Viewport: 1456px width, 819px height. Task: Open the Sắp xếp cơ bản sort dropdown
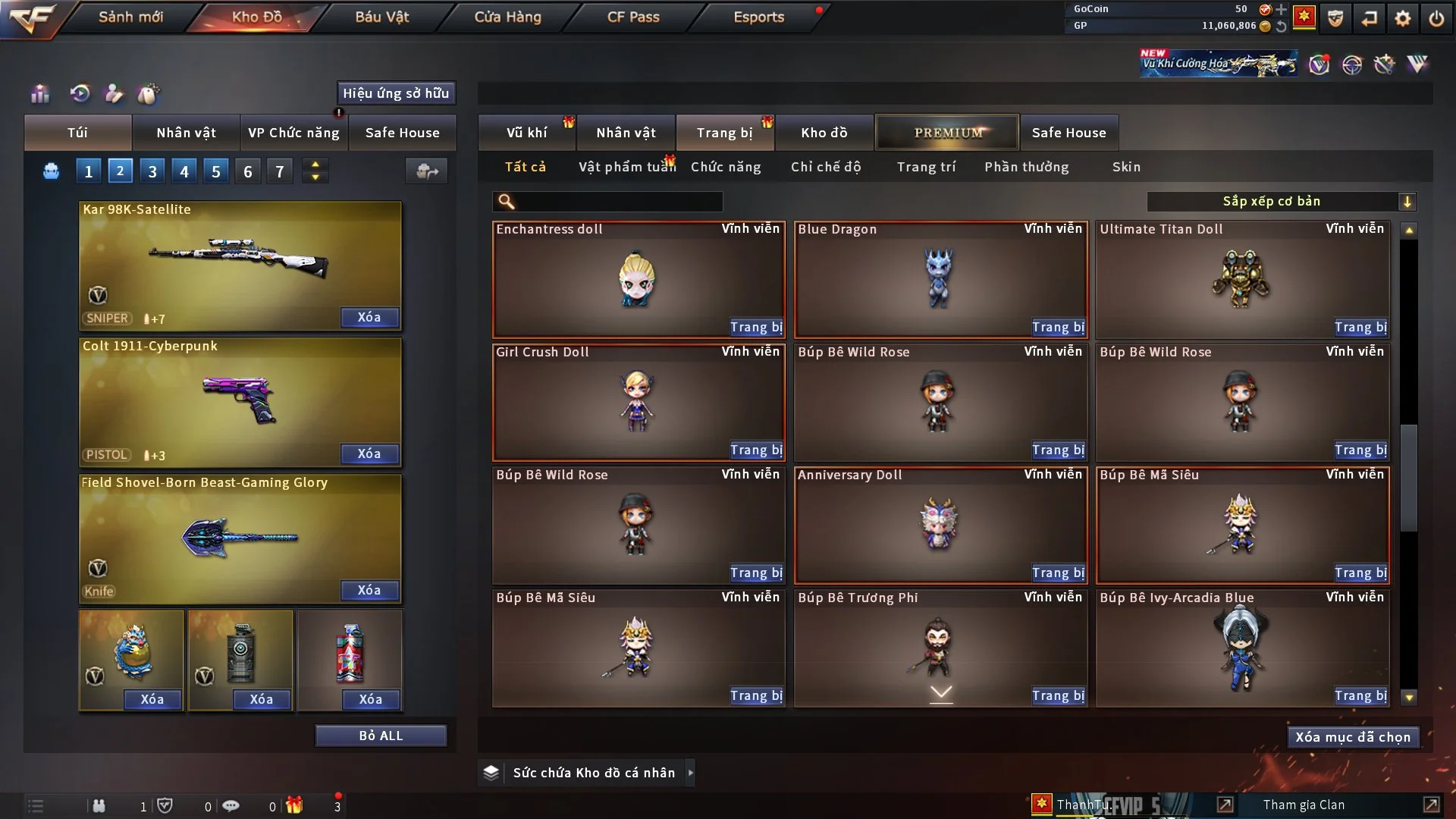point(1281,202)
